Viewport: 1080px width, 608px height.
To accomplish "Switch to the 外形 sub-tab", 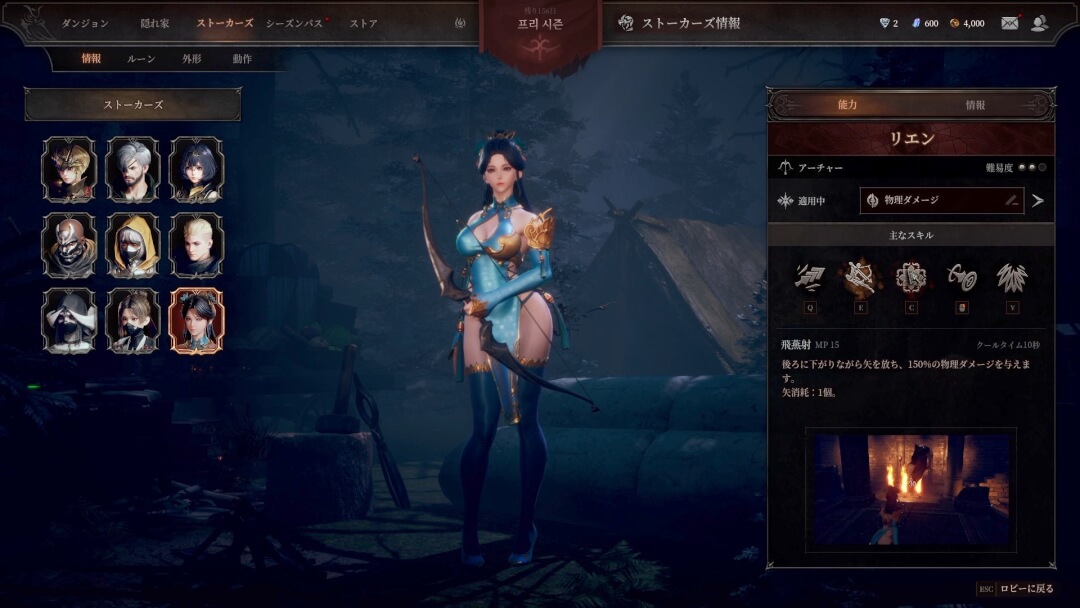I will 191,59.
